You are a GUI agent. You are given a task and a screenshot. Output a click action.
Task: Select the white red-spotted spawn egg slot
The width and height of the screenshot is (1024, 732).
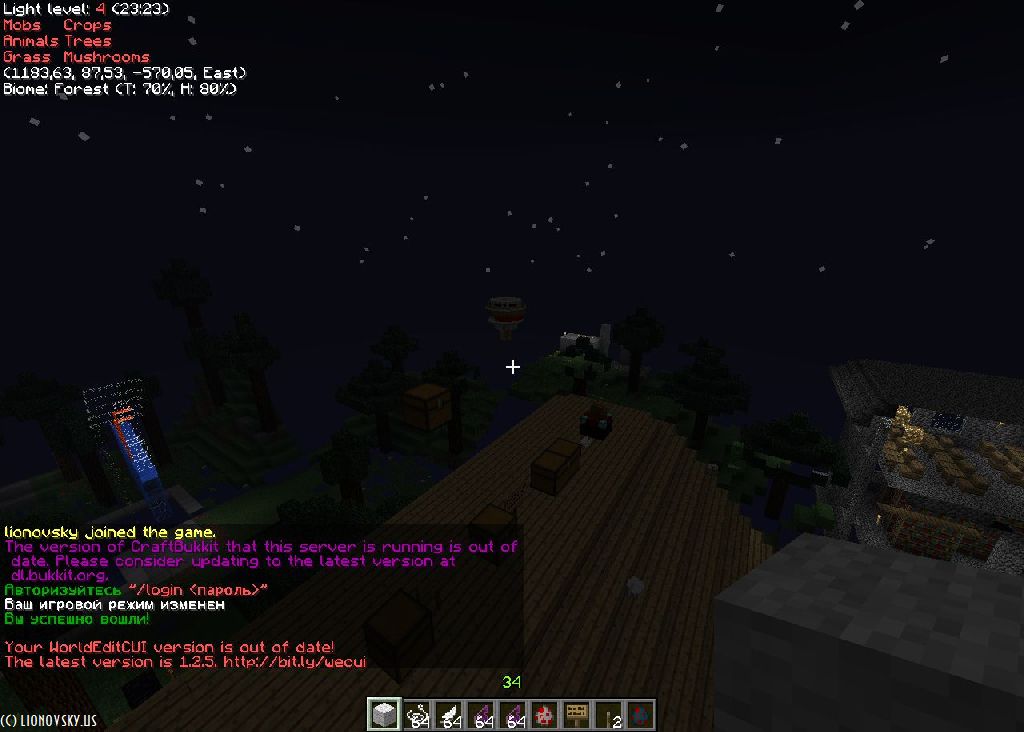coord(544,714)
